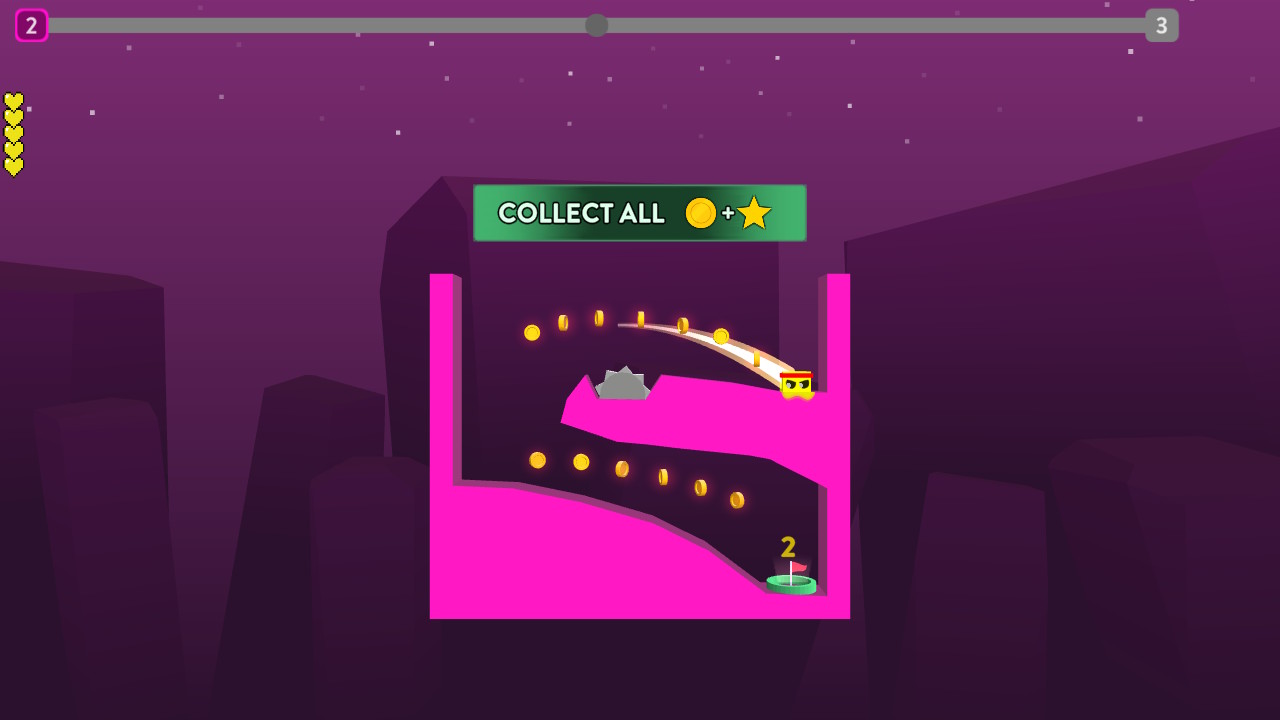Select the leftmost coin in the upper arc
The height and width of the screenshot is (720, 1280).
click(x=532, y=332)
